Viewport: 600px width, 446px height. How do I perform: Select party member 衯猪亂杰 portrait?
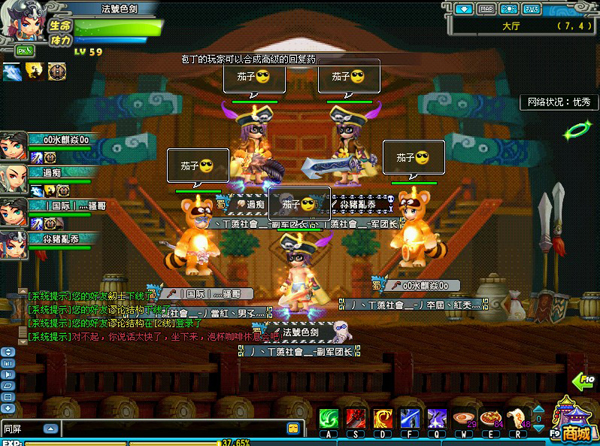tap(13, 243)
